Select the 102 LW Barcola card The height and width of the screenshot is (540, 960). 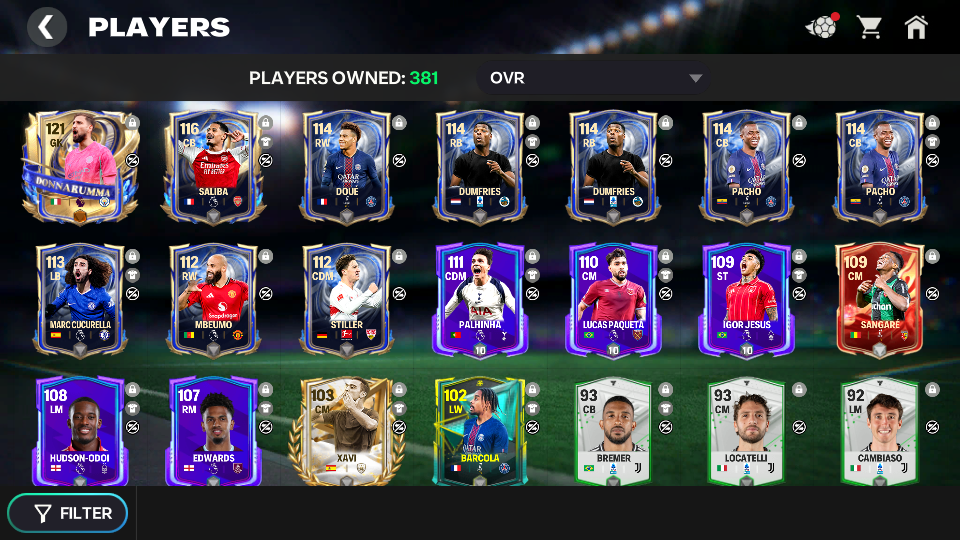[x=479, y=431]
